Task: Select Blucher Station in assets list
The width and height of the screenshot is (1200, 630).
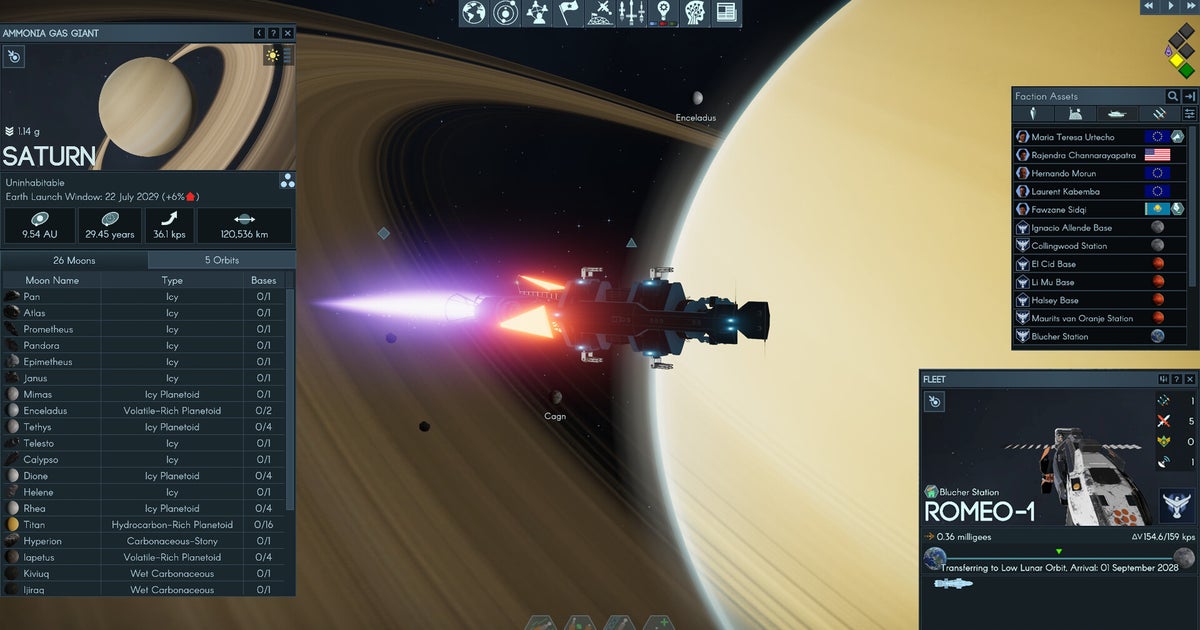Action: click(1059, 337)
